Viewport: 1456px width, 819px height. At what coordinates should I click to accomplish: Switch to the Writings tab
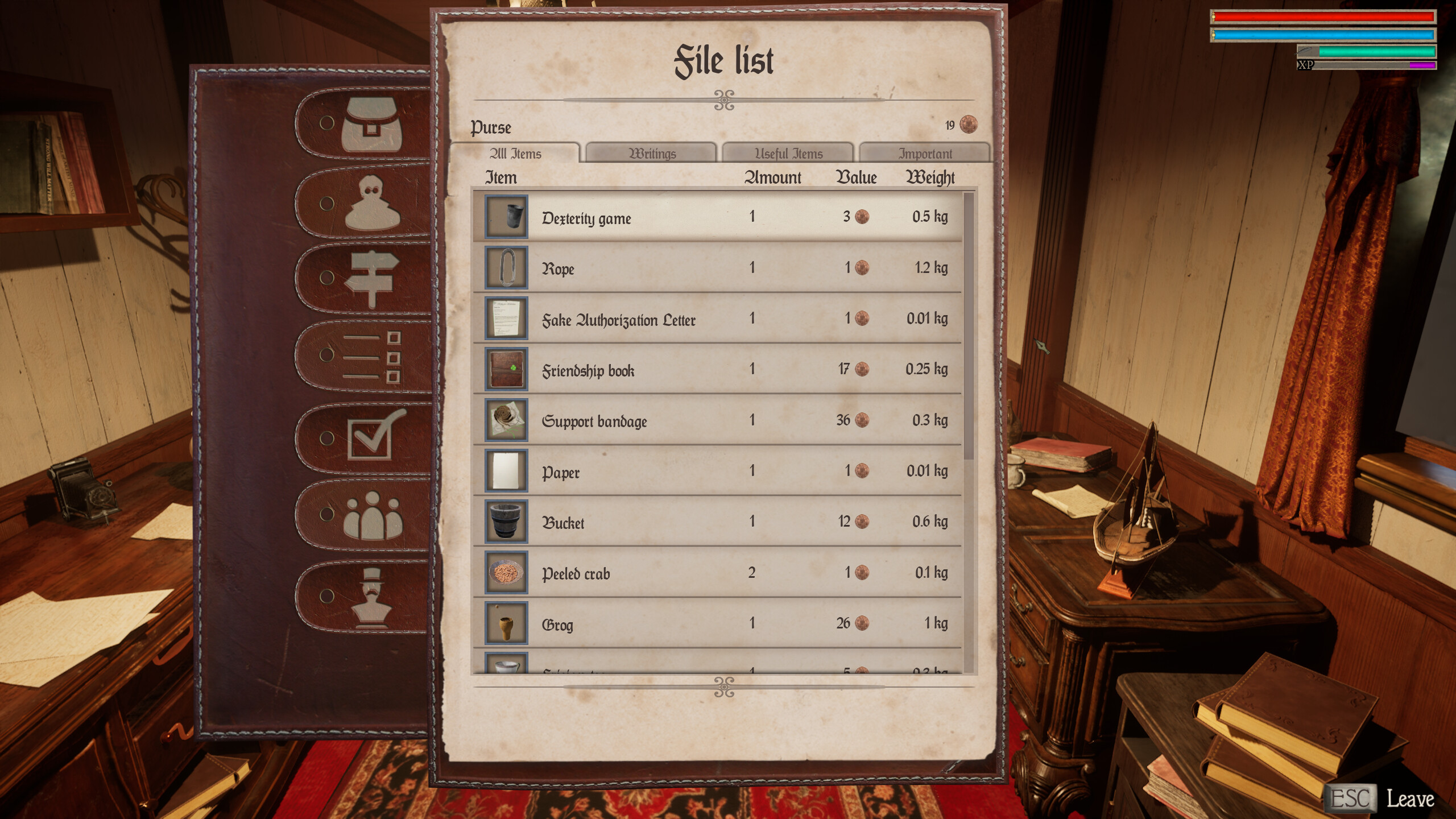[652, 153]
